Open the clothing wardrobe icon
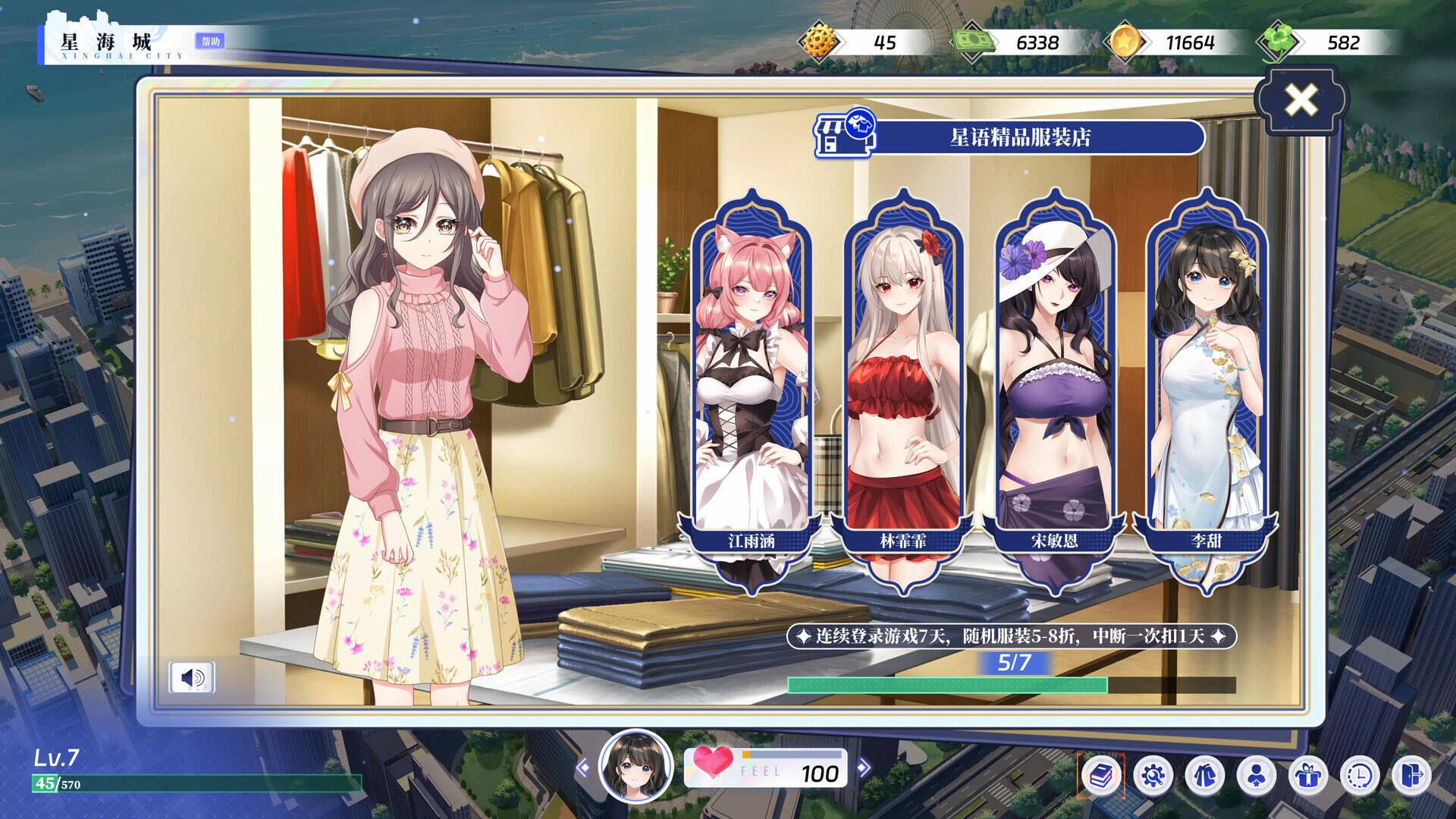1456x819 pixels. 1205,776
